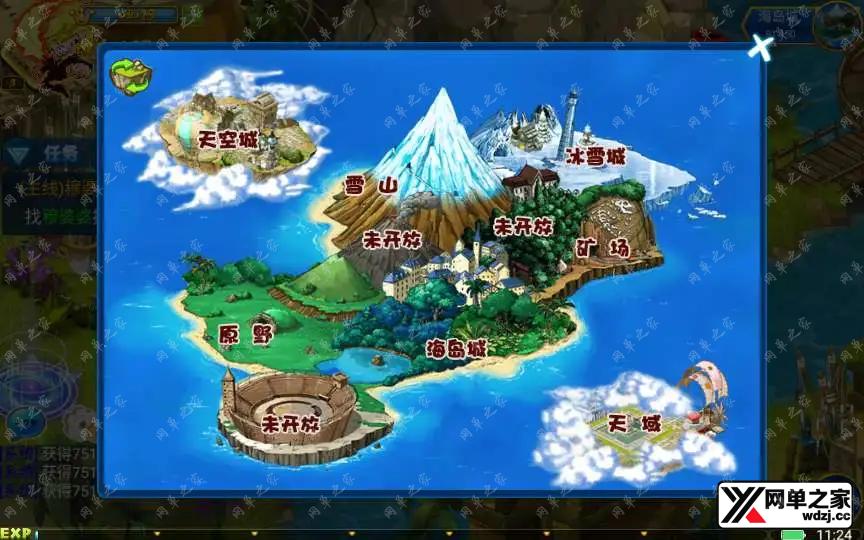The width and height of the screenshot is (864, 540).
Task: Choose 海岛城 island city on the map
Action: click(455, 349)
